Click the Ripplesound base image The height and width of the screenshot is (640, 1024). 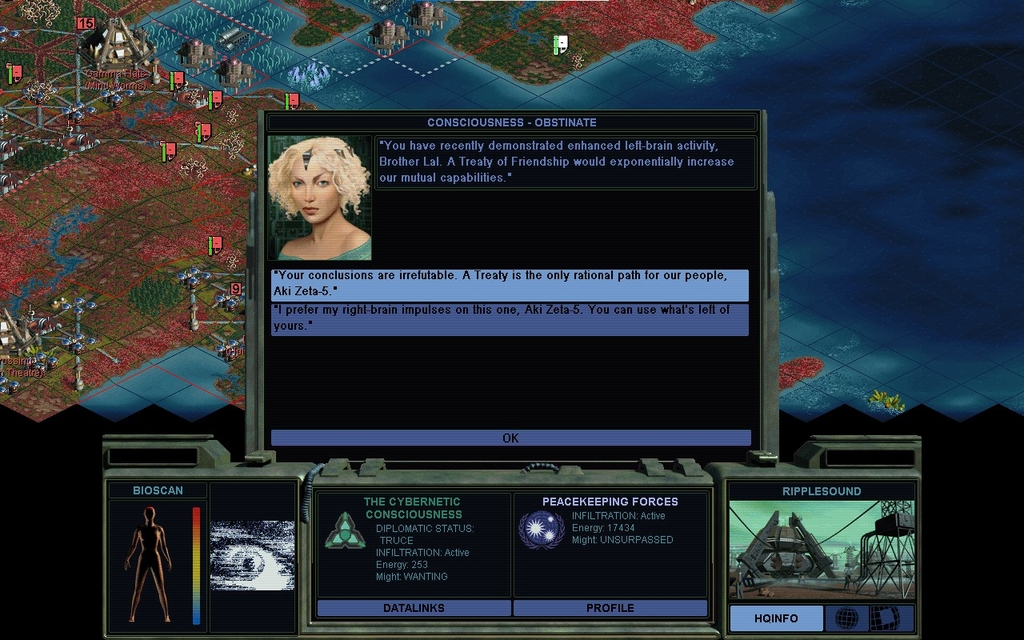pyautogui.click(x=820, y=550)
